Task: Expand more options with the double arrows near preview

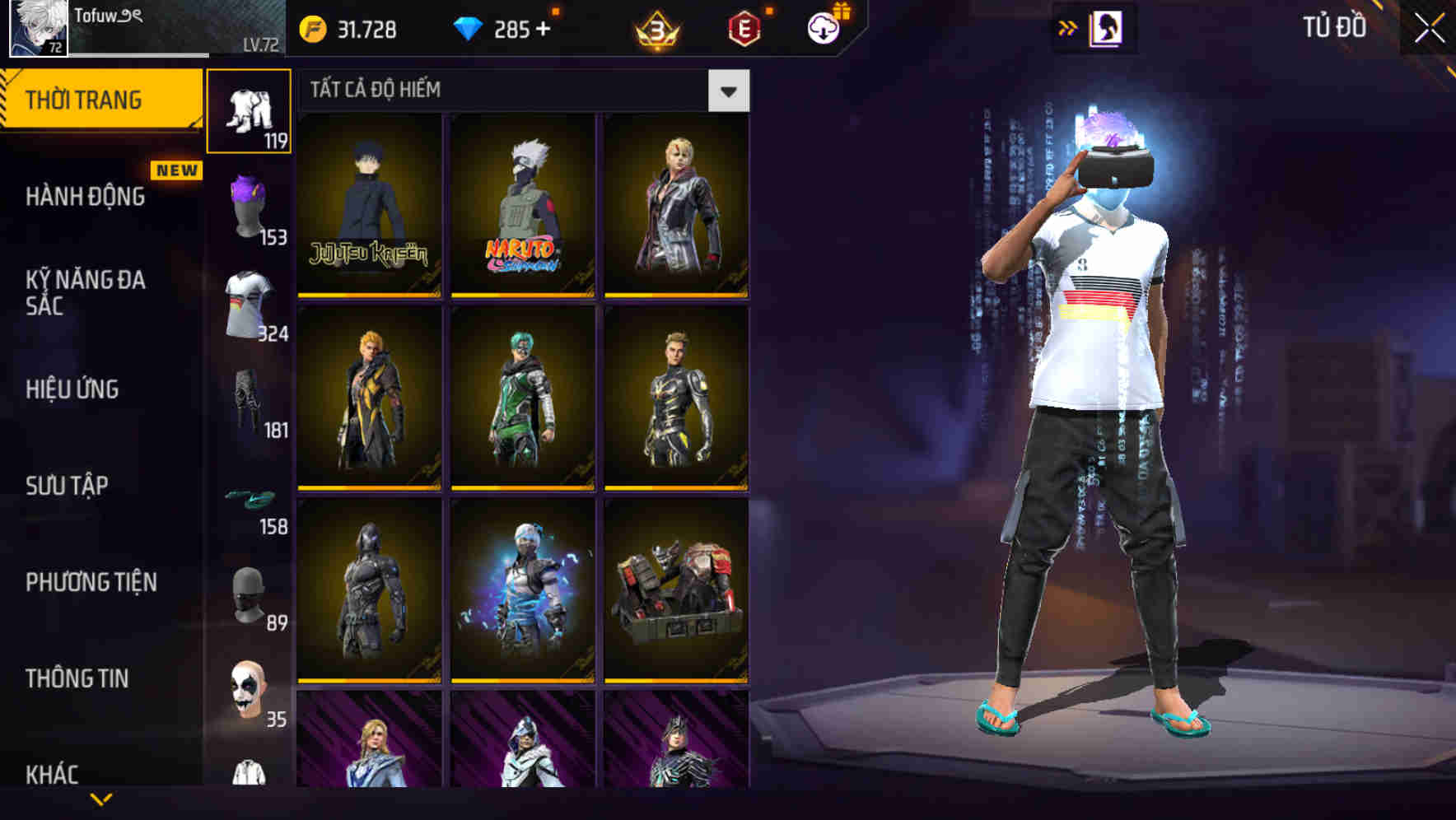Action: click(1068, 27)
